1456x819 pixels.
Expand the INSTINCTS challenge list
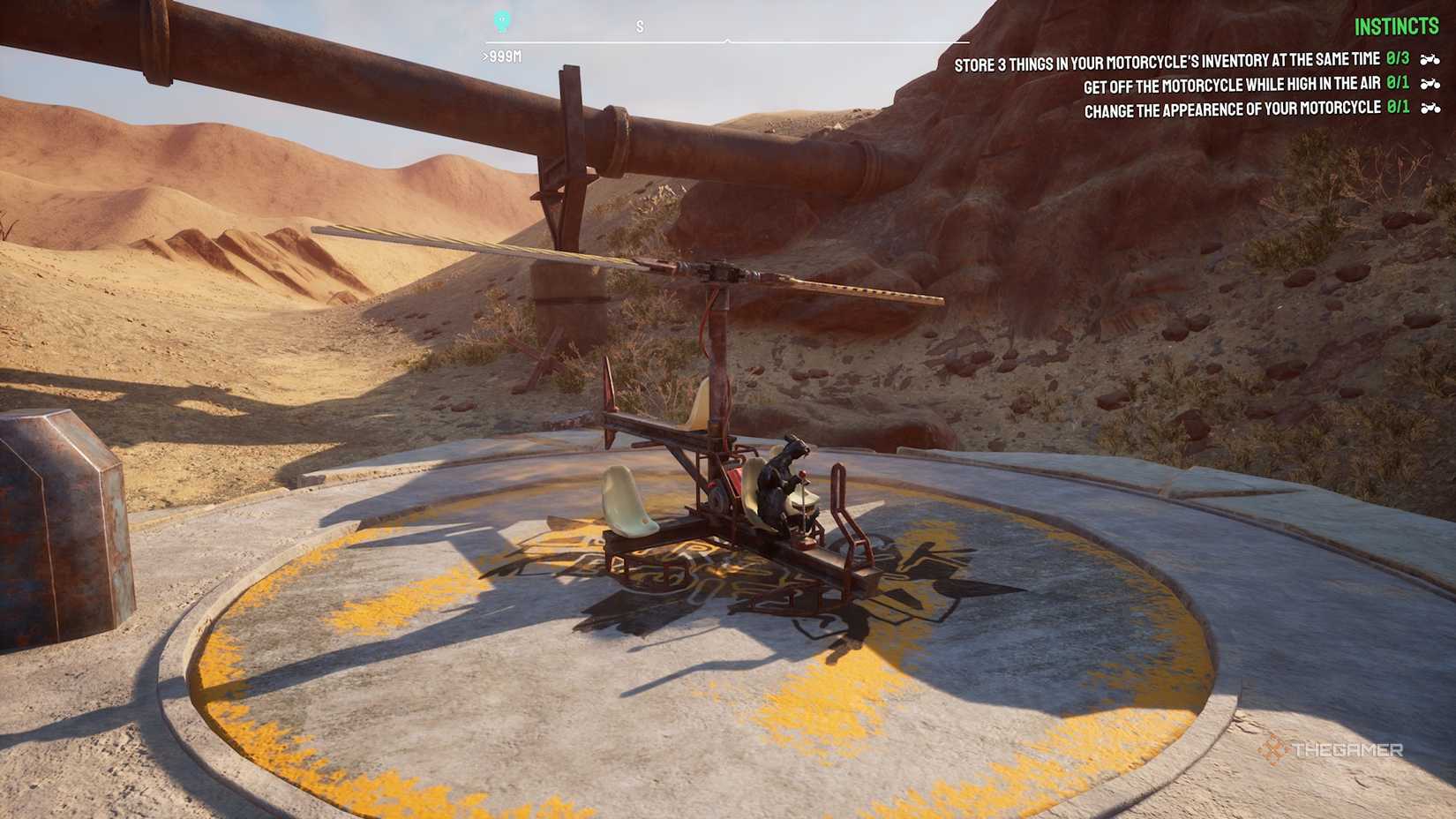(1398, 26)
